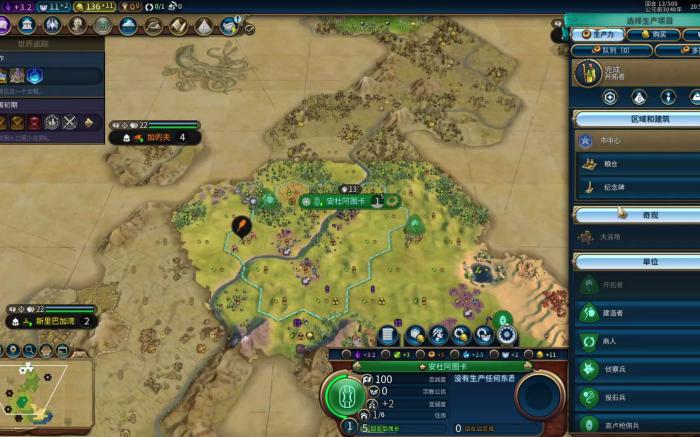The image size is (700, 437).
Task: Open the great people portrait icon
Action: pyautogui.click(x=78, y=25)
